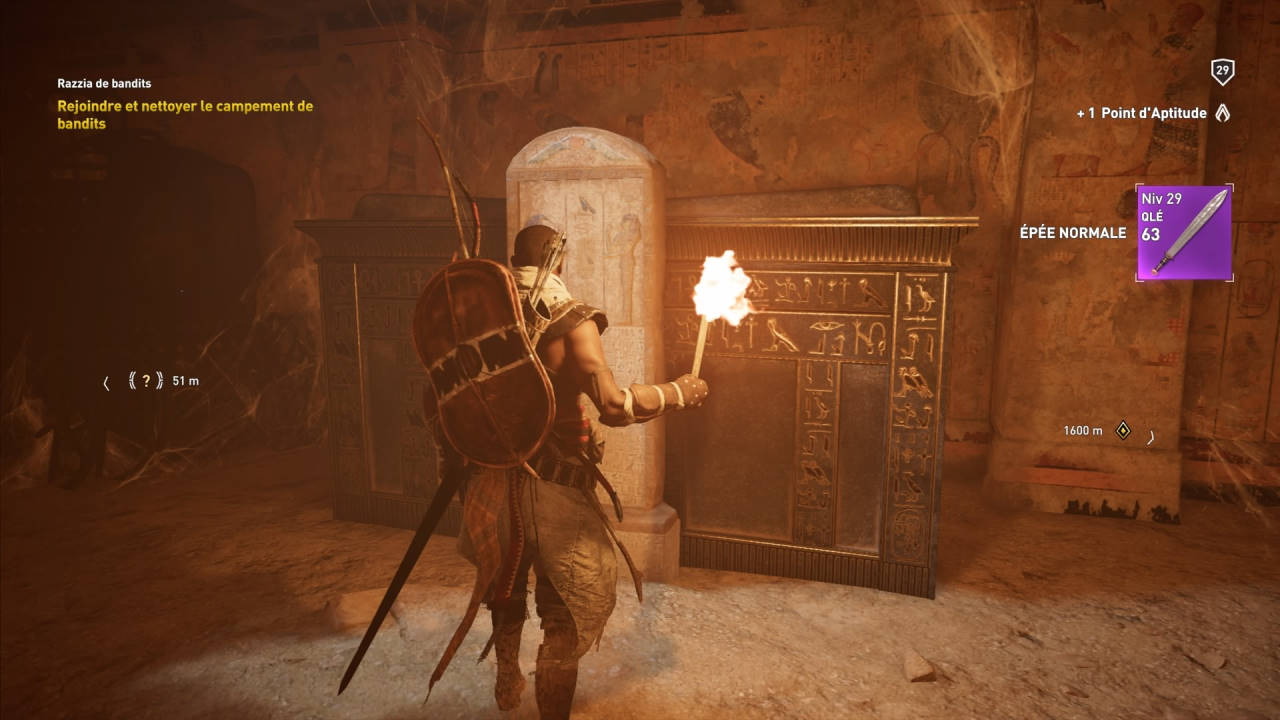Select the Razzia de bandits quest tracker
Image resolution: width=1280 pixels, height=720 pixels.
pos(104,84)
